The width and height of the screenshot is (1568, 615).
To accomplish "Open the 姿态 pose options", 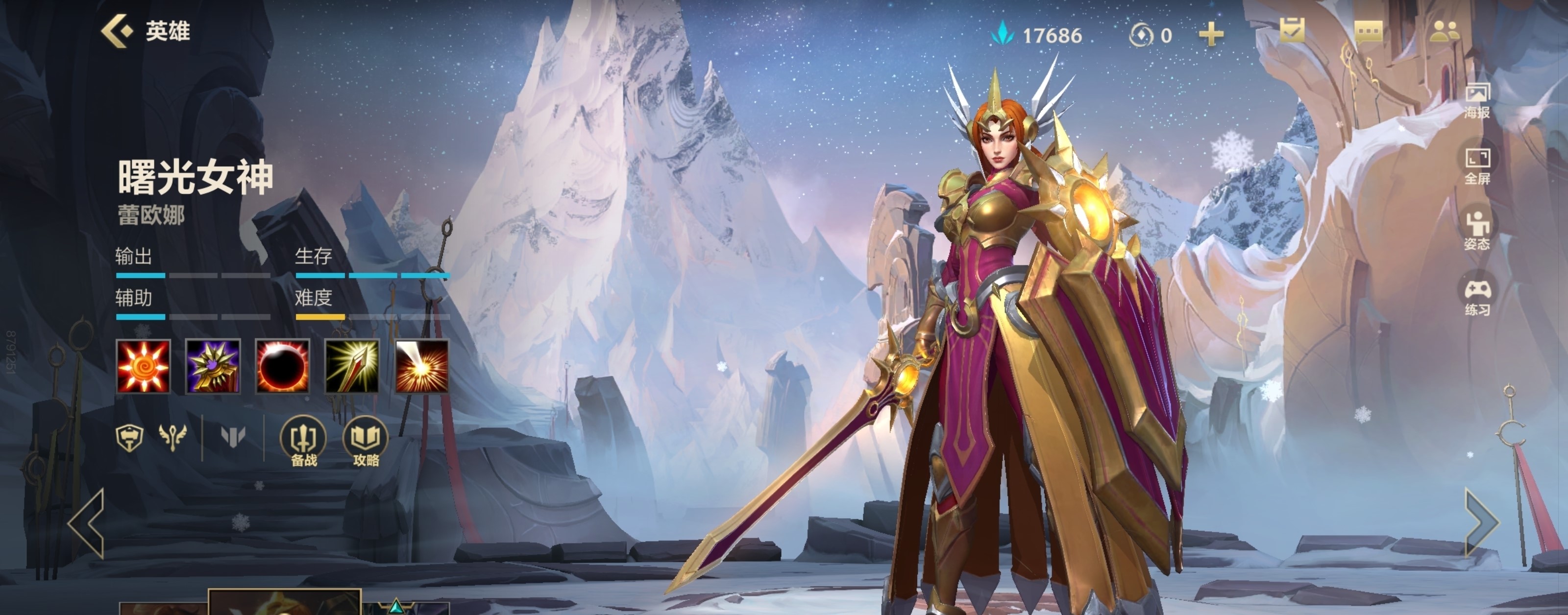I will [1477, 232].
